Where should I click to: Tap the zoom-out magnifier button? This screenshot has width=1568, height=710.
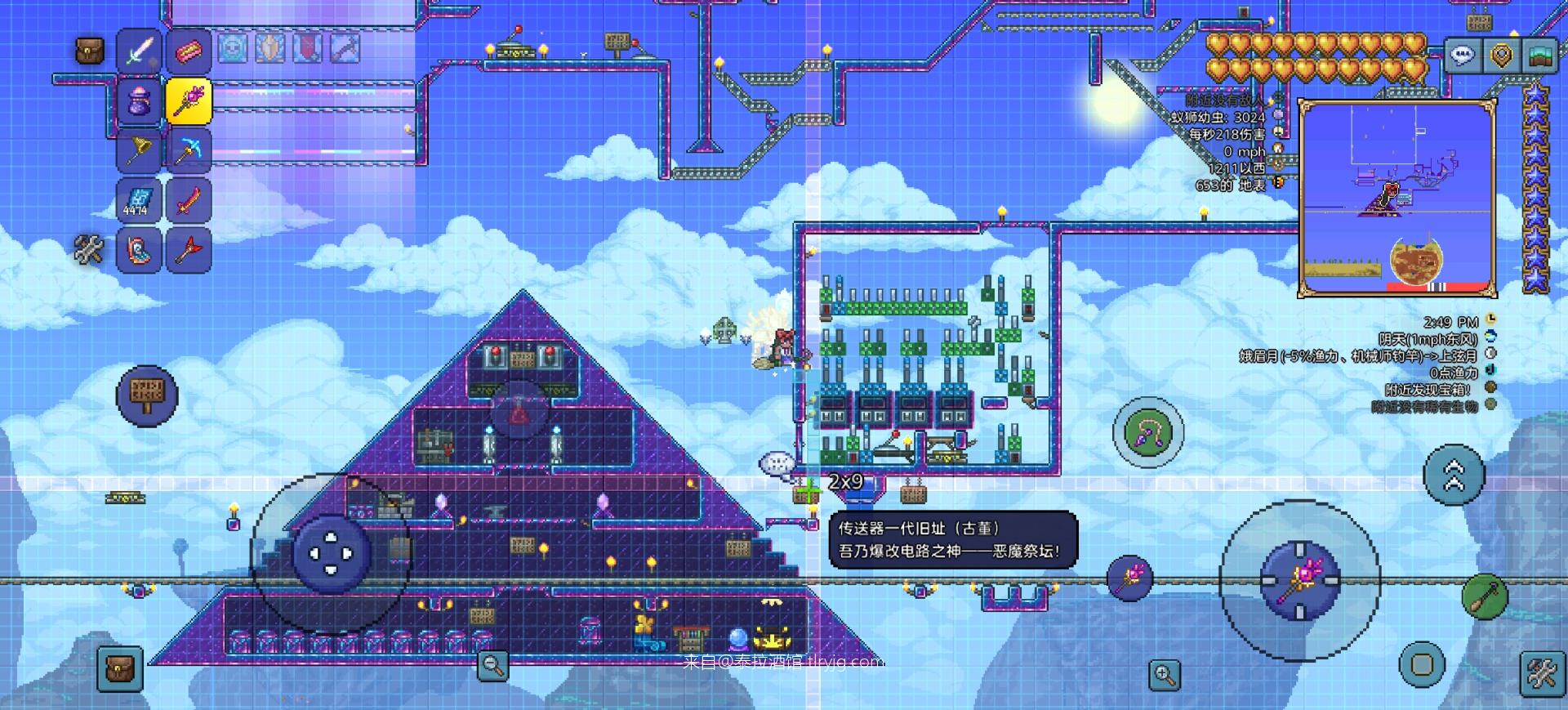pyautogui.click(x=492, y=665)
